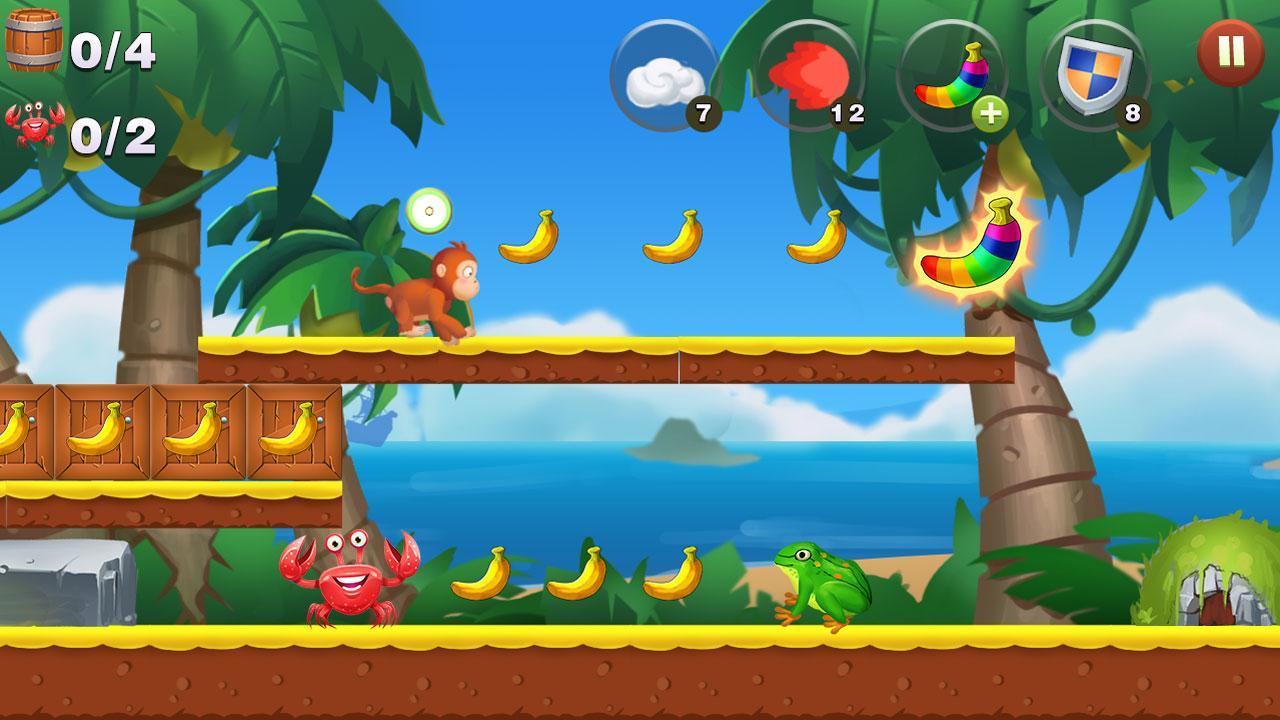Image resolution: width=1280 pixels, height=720 pixels.
Task: Click the green glowing orb near the monkey
Action: (430, 211)
